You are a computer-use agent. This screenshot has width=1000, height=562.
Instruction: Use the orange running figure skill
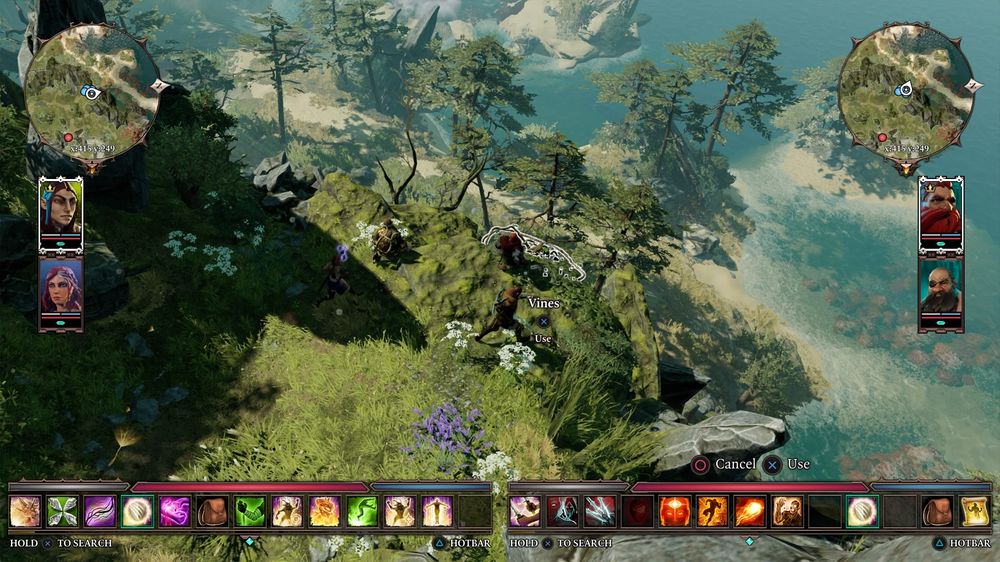[712, 511]
